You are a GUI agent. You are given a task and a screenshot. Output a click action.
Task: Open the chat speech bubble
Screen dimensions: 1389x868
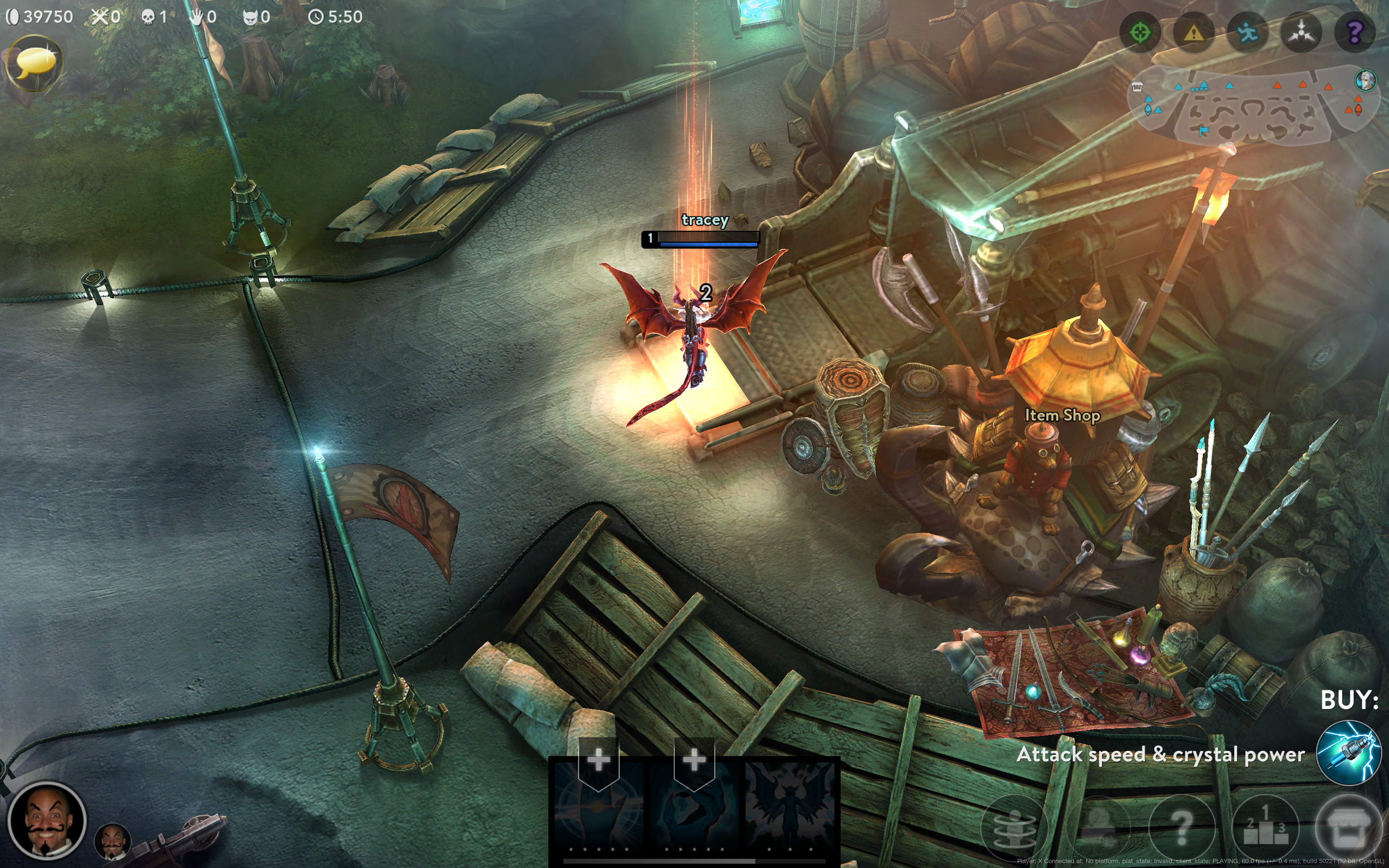coord(34,63)
